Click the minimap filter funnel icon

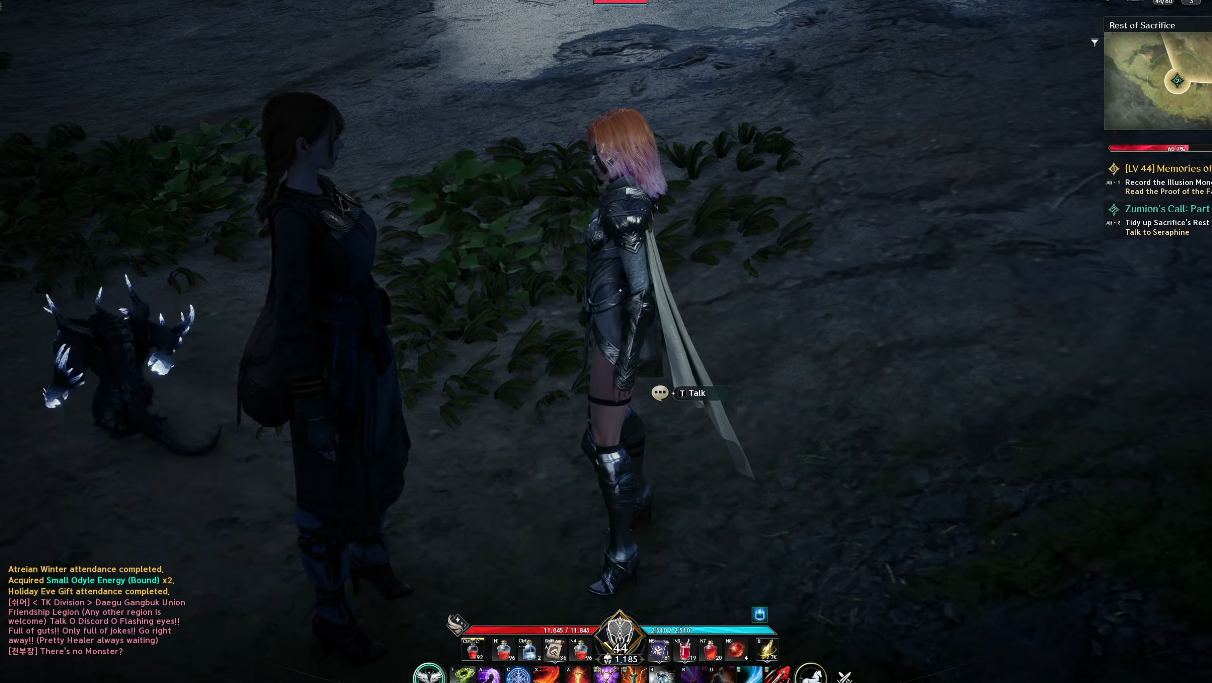pos(1095,42)
